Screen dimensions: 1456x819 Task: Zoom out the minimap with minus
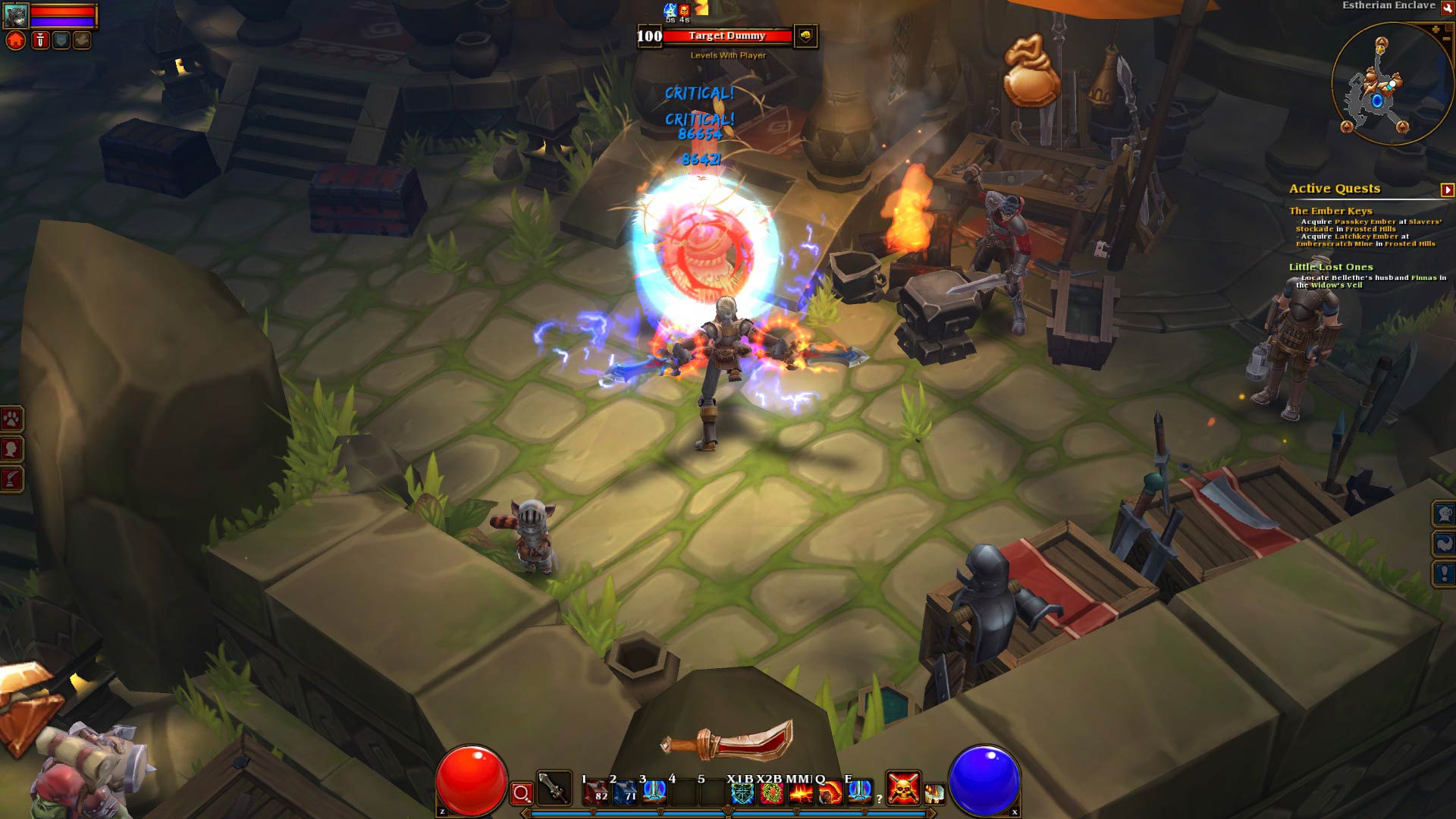1447,38
